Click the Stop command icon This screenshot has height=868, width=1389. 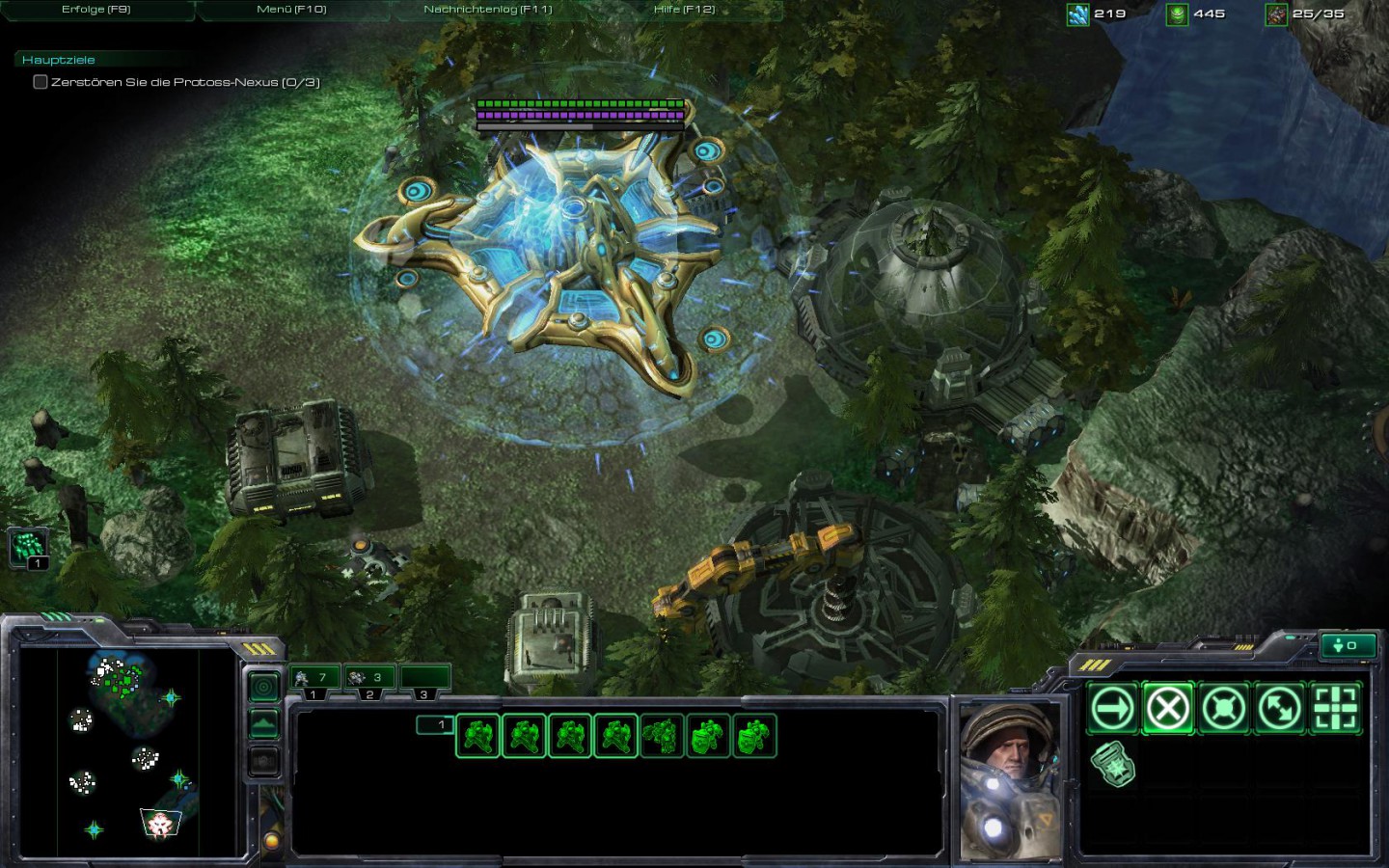tap(1169, 706)
